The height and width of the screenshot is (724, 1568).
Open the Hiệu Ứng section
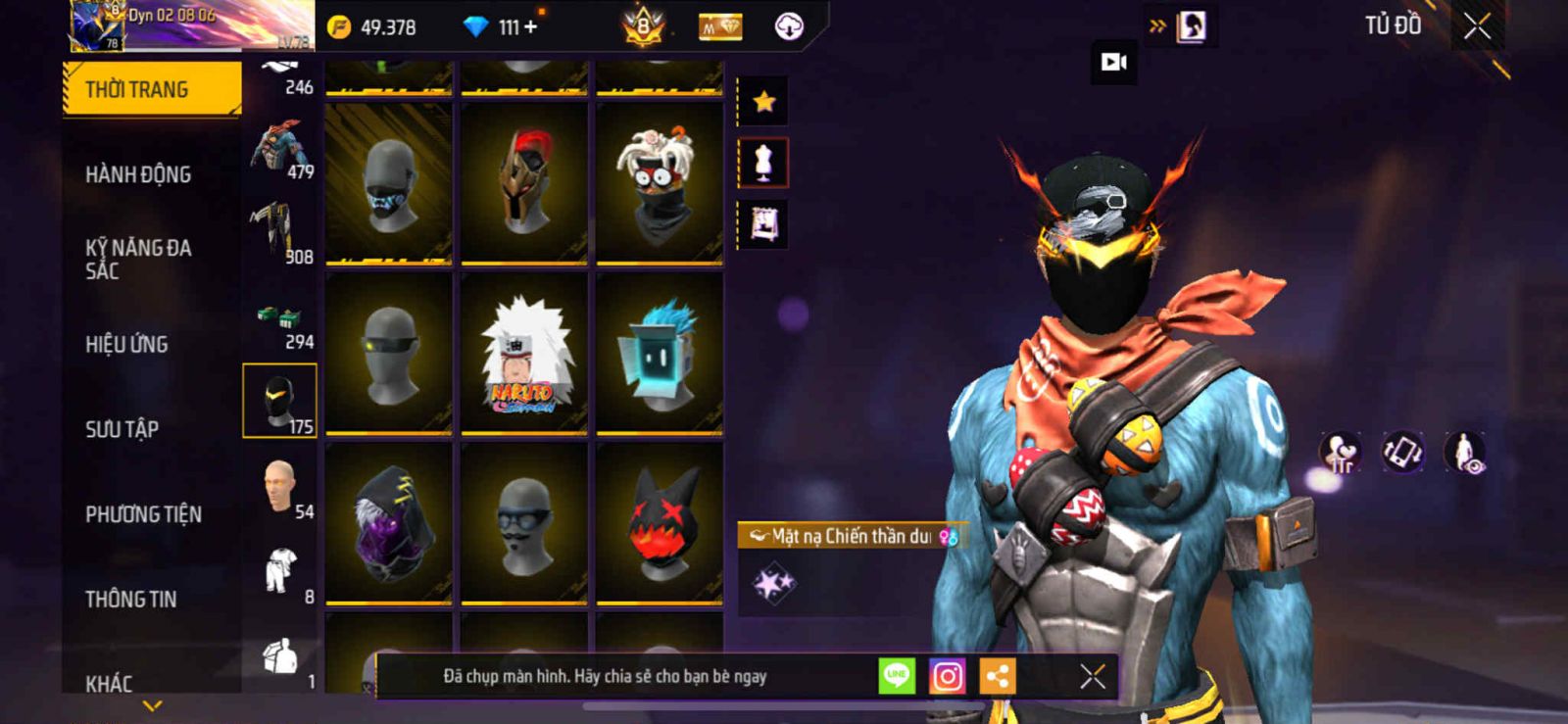pos(126,344)
